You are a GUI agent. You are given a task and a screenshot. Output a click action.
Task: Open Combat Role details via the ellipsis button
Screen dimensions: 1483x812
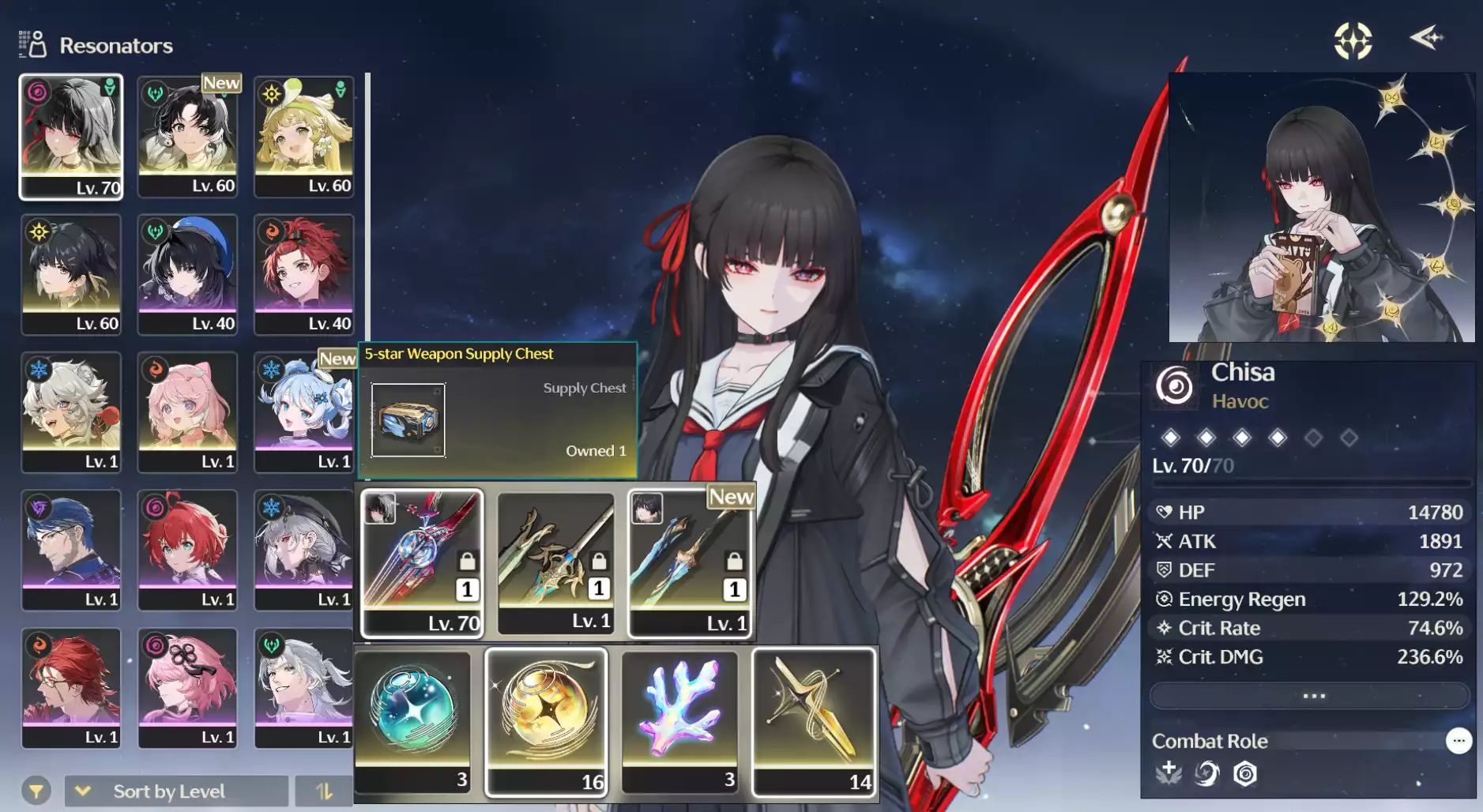1459,739
